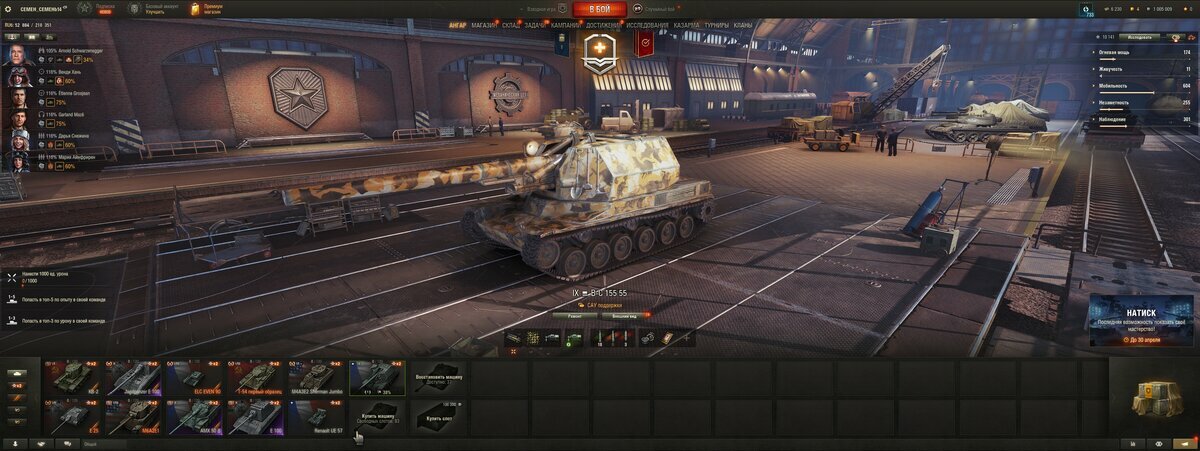1200x451 pixels.
Task: Start a battle with the В БОЙ button
Action: tap(600, 9)
